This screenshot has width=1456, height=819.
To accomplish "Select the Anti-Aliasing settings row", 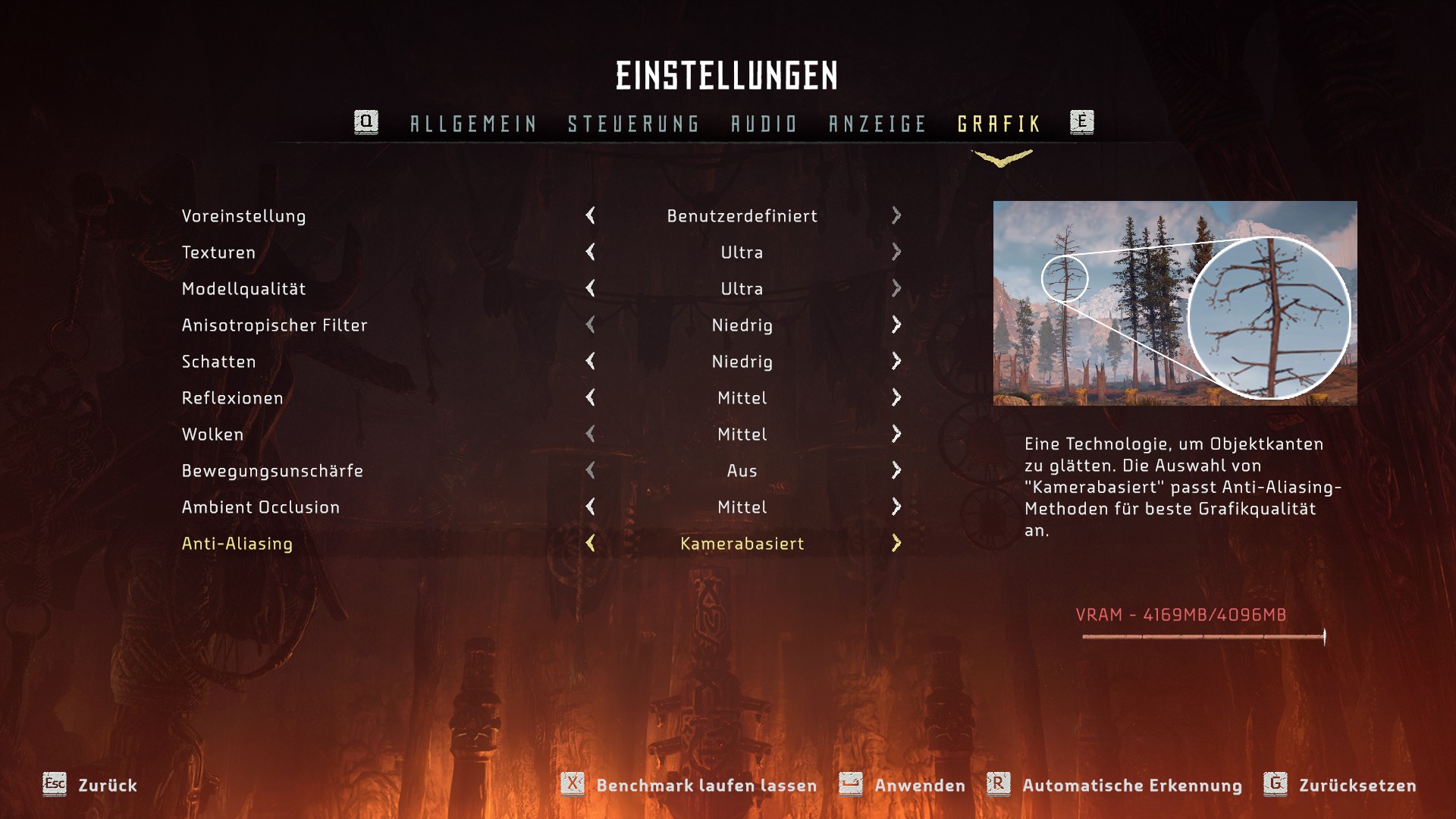I will click(x=237, y=544).
